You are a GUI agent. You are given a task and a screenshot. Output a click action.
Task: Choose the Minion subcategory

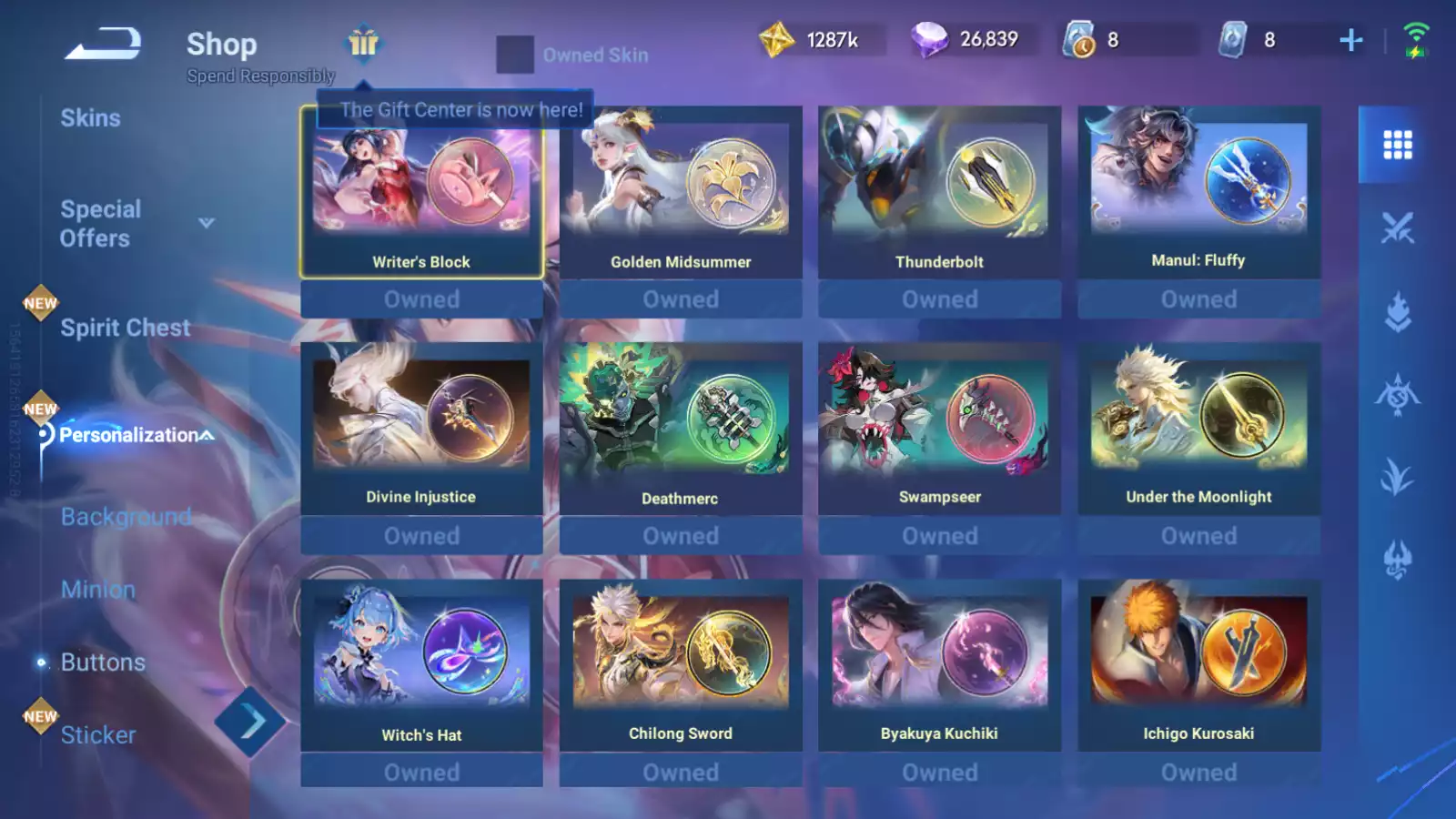97,590
